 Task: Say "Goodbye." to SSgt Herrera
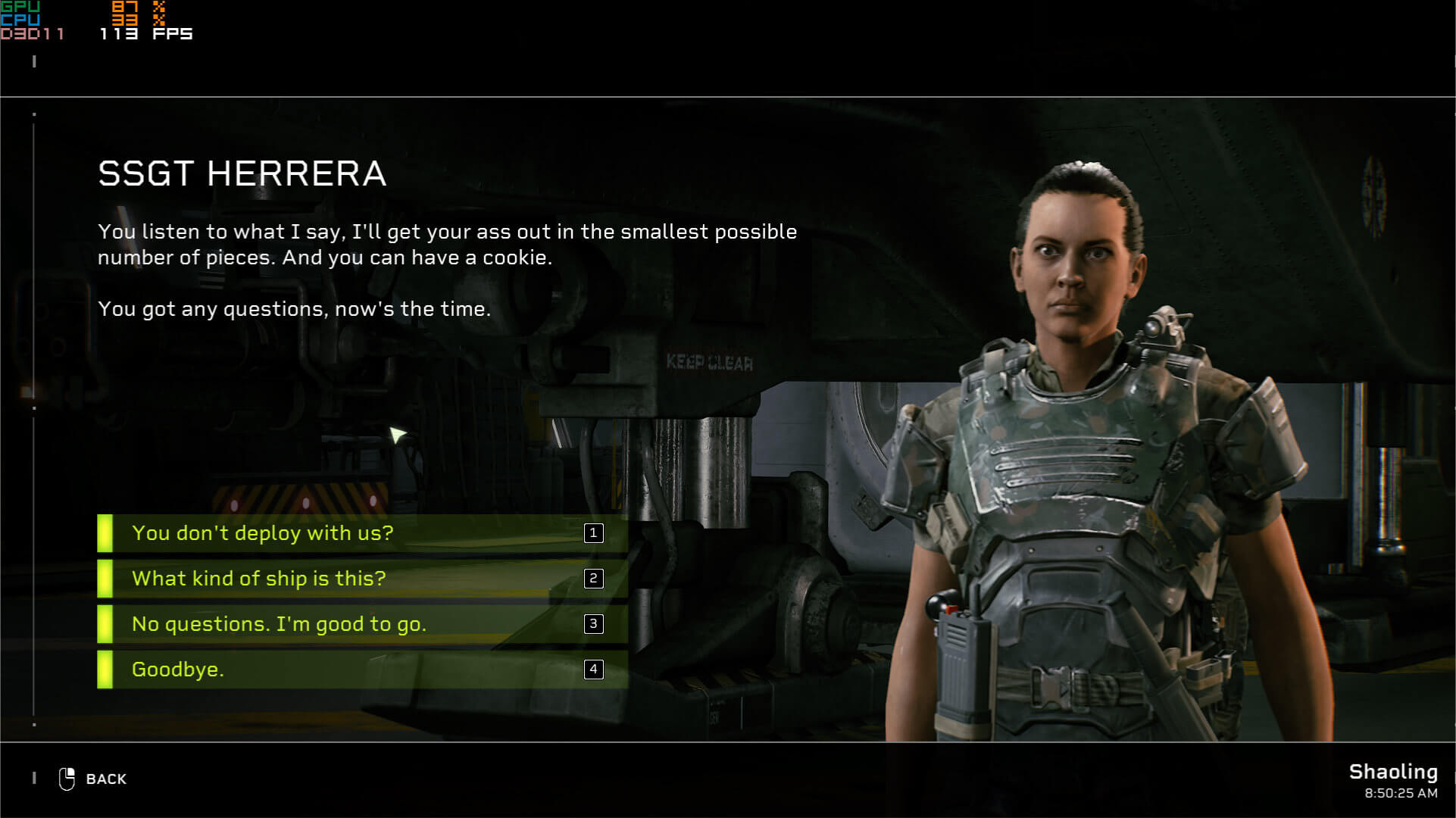[361, 670]
